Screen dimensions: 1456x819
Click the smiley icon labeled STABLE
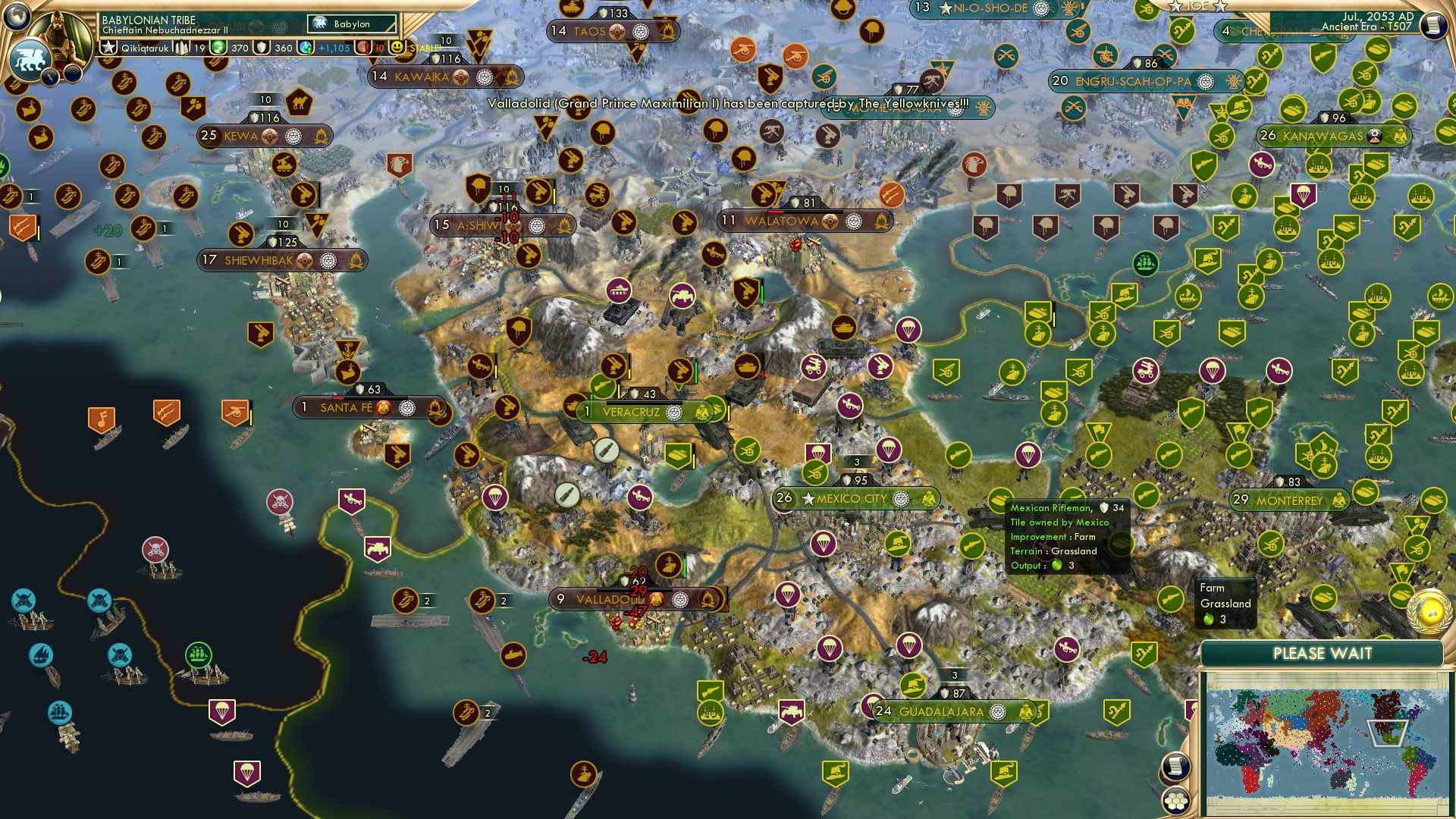pyautogui.click(x=397, y=46)
